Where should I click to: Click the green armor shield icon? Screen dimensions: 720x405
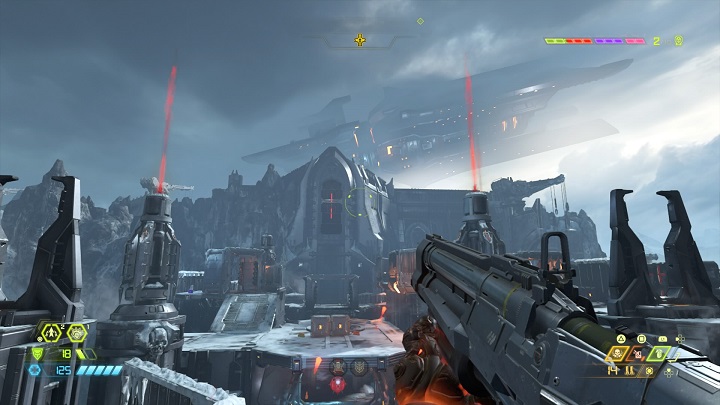coord(38,352)
